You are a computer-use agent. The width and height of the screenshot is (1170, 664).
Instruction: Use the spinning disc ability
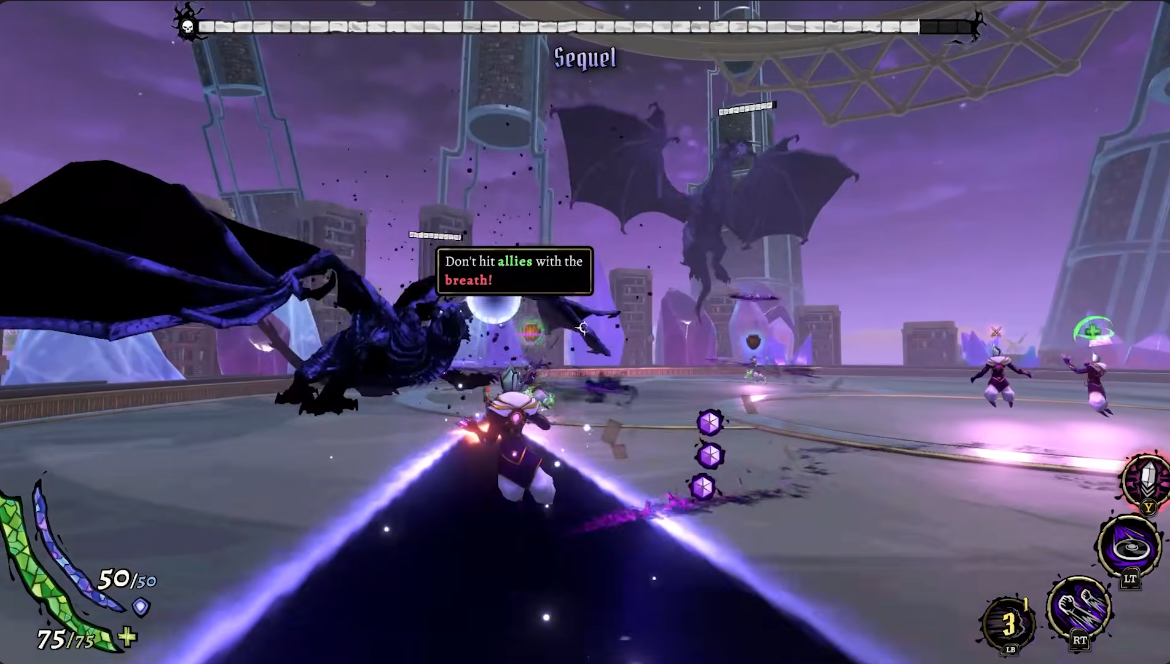click(1127, 545)
